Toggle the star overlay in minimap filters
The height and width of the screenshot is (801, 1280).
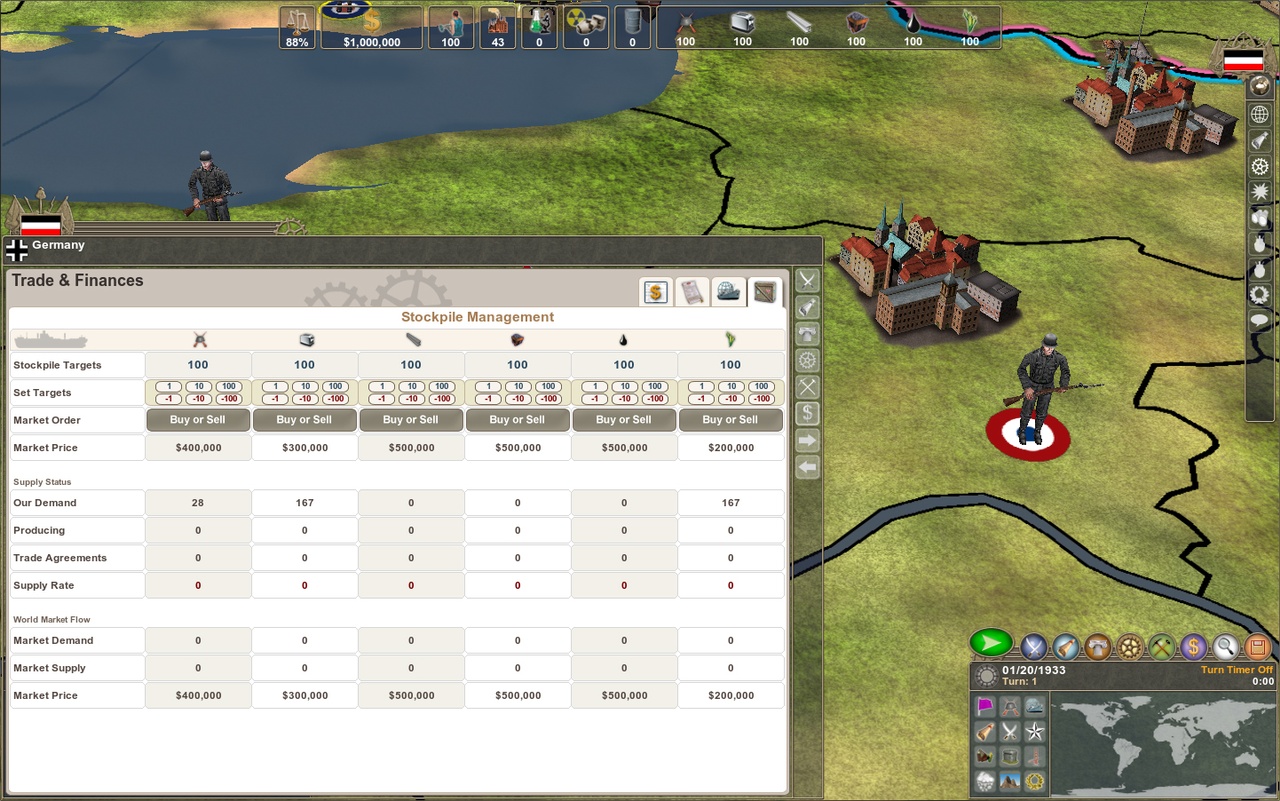1034,732
